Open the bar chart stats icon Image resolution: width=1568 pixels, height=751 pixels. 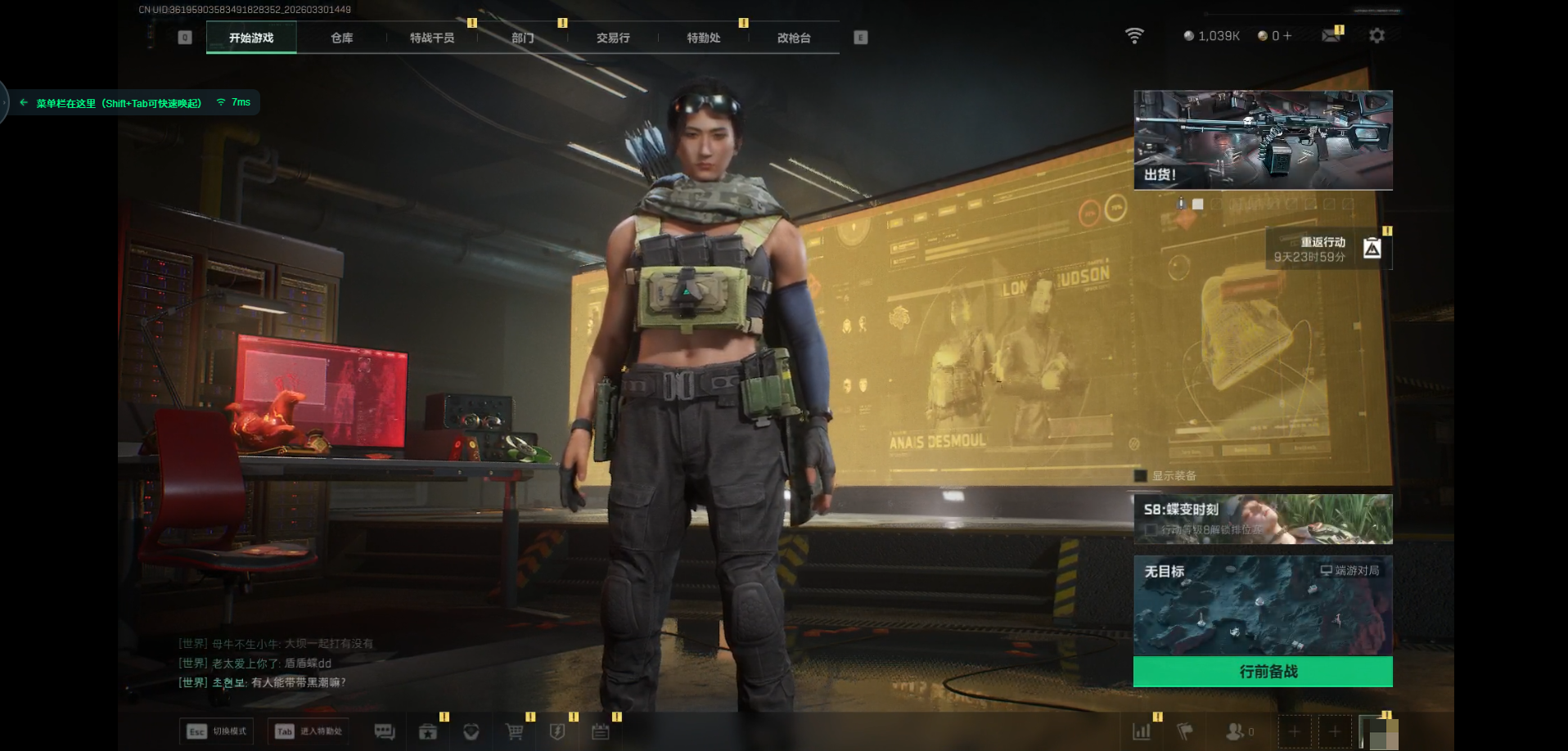pyautogui.click(x=1142, y=731)
